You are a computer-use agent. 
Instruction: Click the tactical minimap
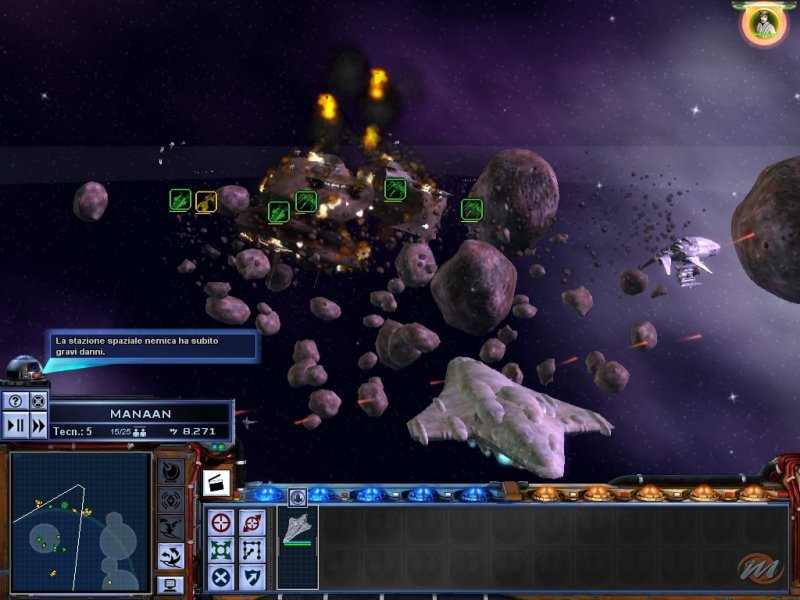[80, 521]
